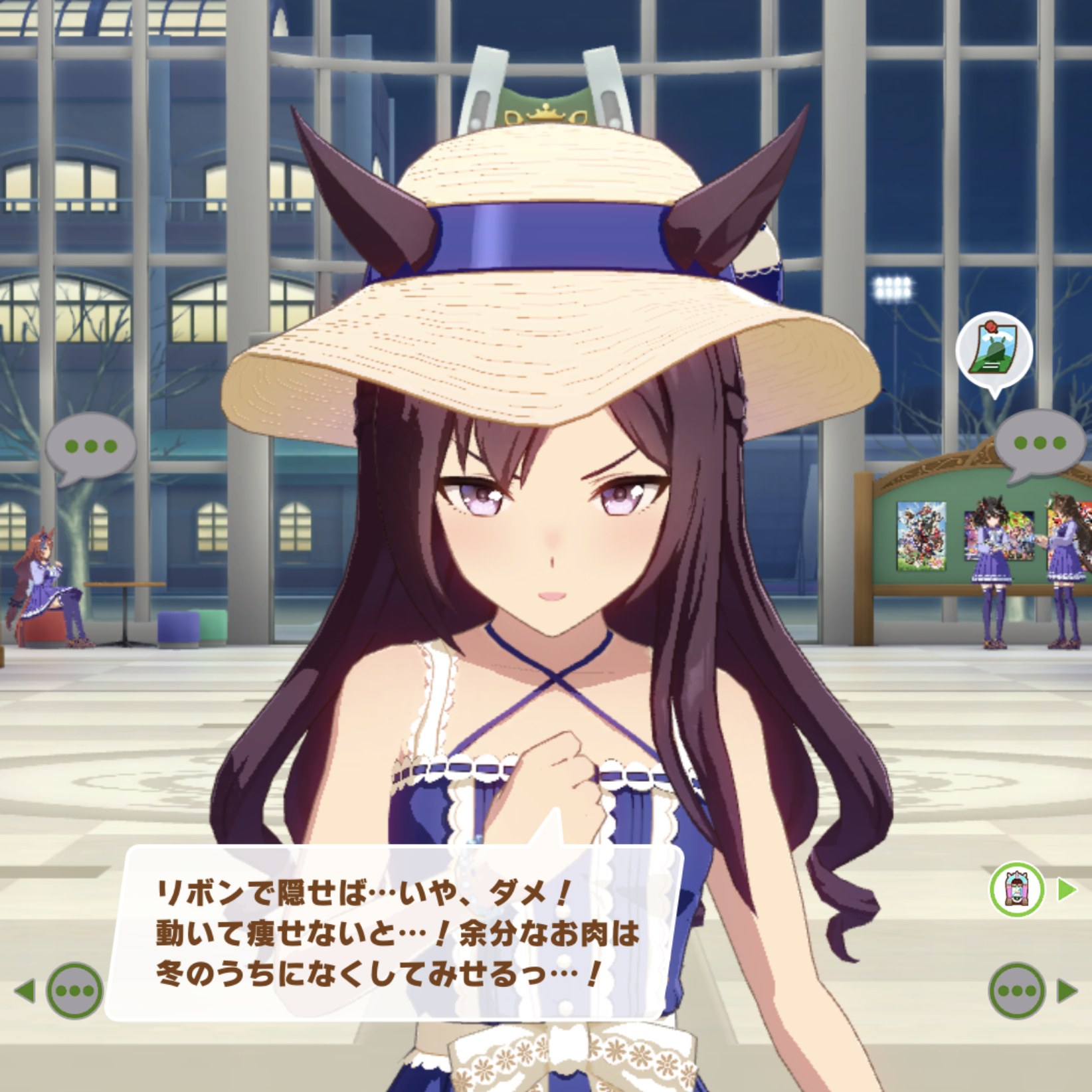Open the jukebox icon button

tap(1016, 890)
